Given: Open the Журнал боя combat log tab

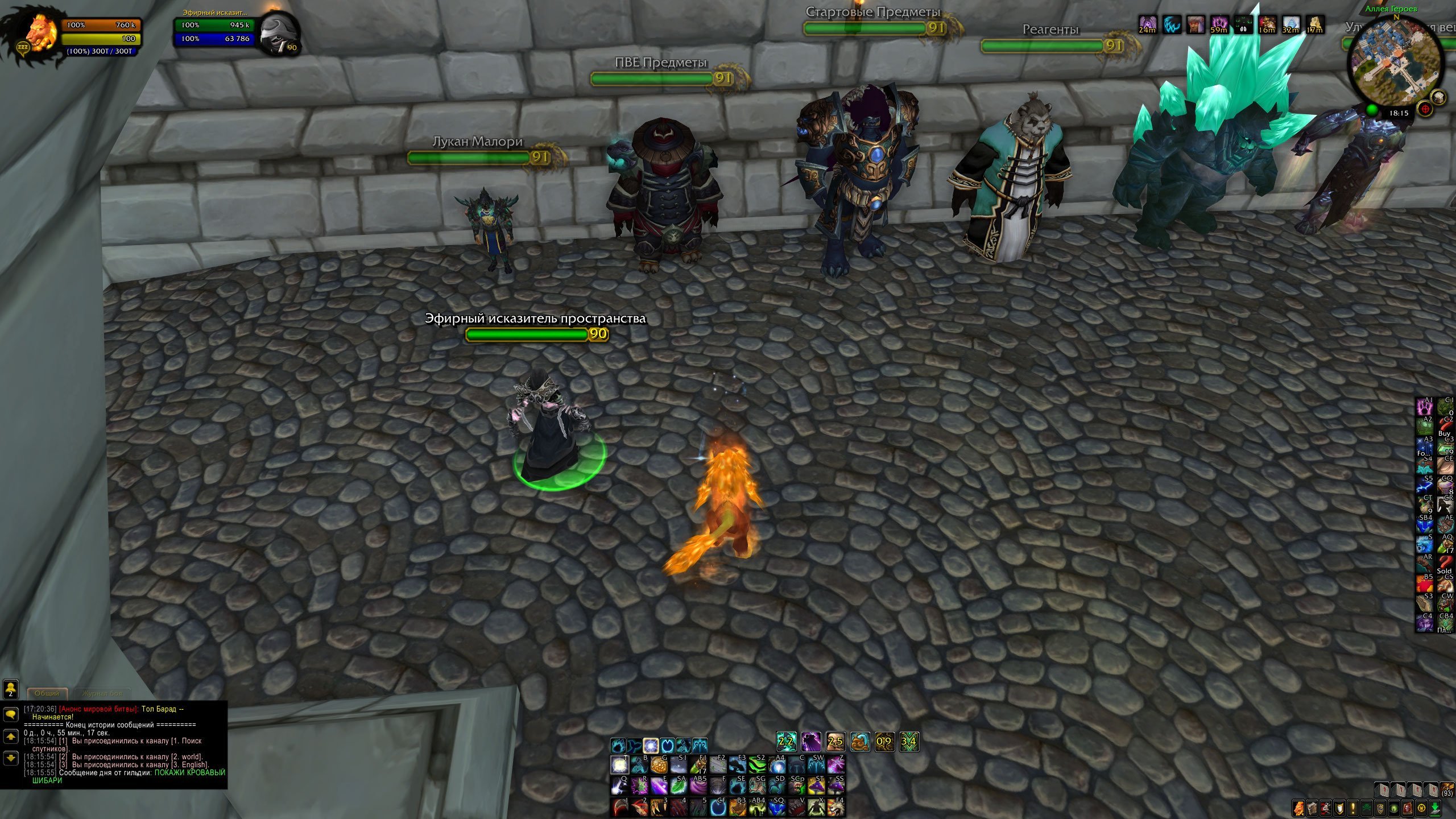Looking at the screenshot, I should (102, 693).
